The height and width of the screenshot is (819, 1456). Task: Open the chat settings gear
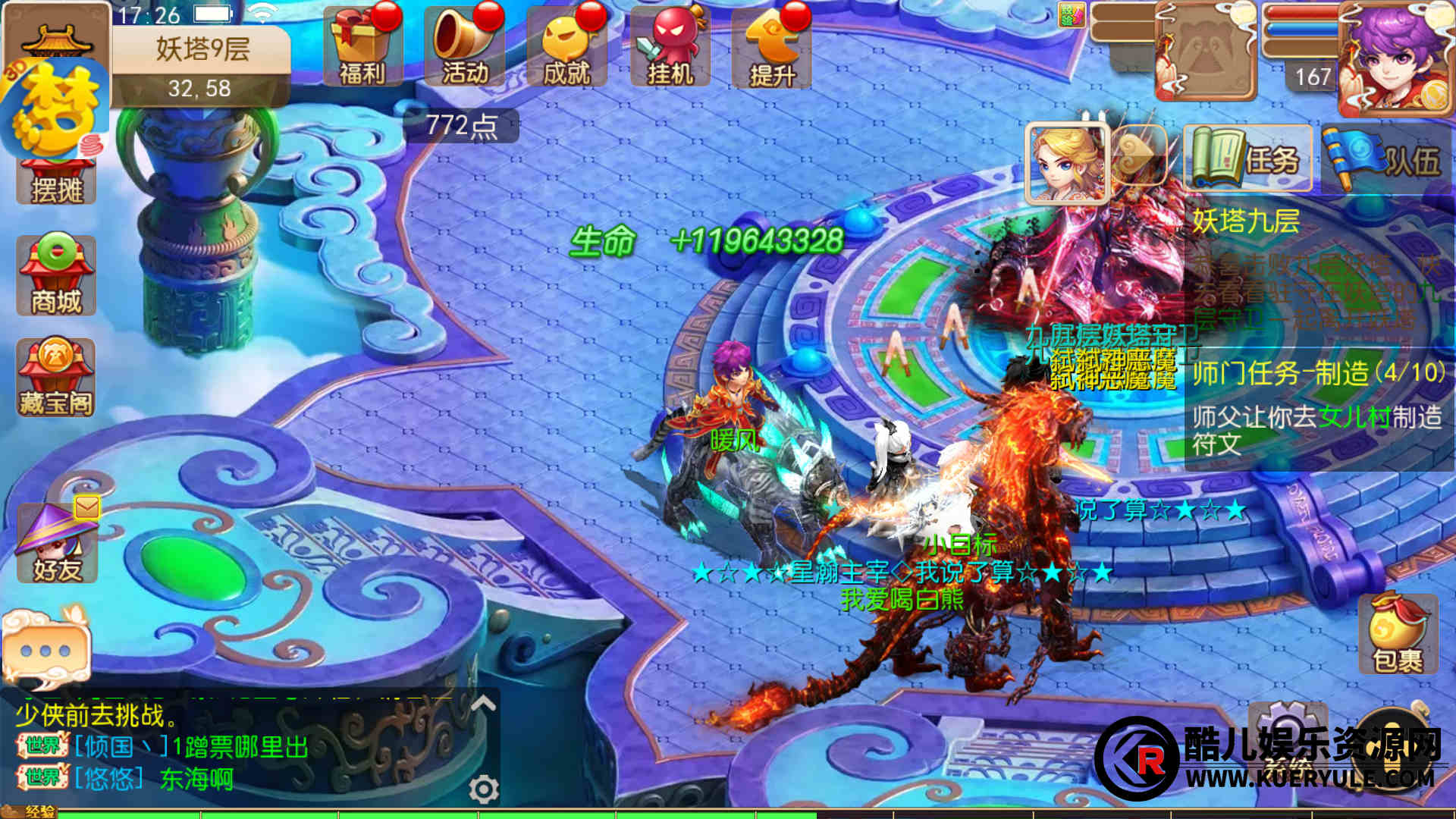[483, 789]
